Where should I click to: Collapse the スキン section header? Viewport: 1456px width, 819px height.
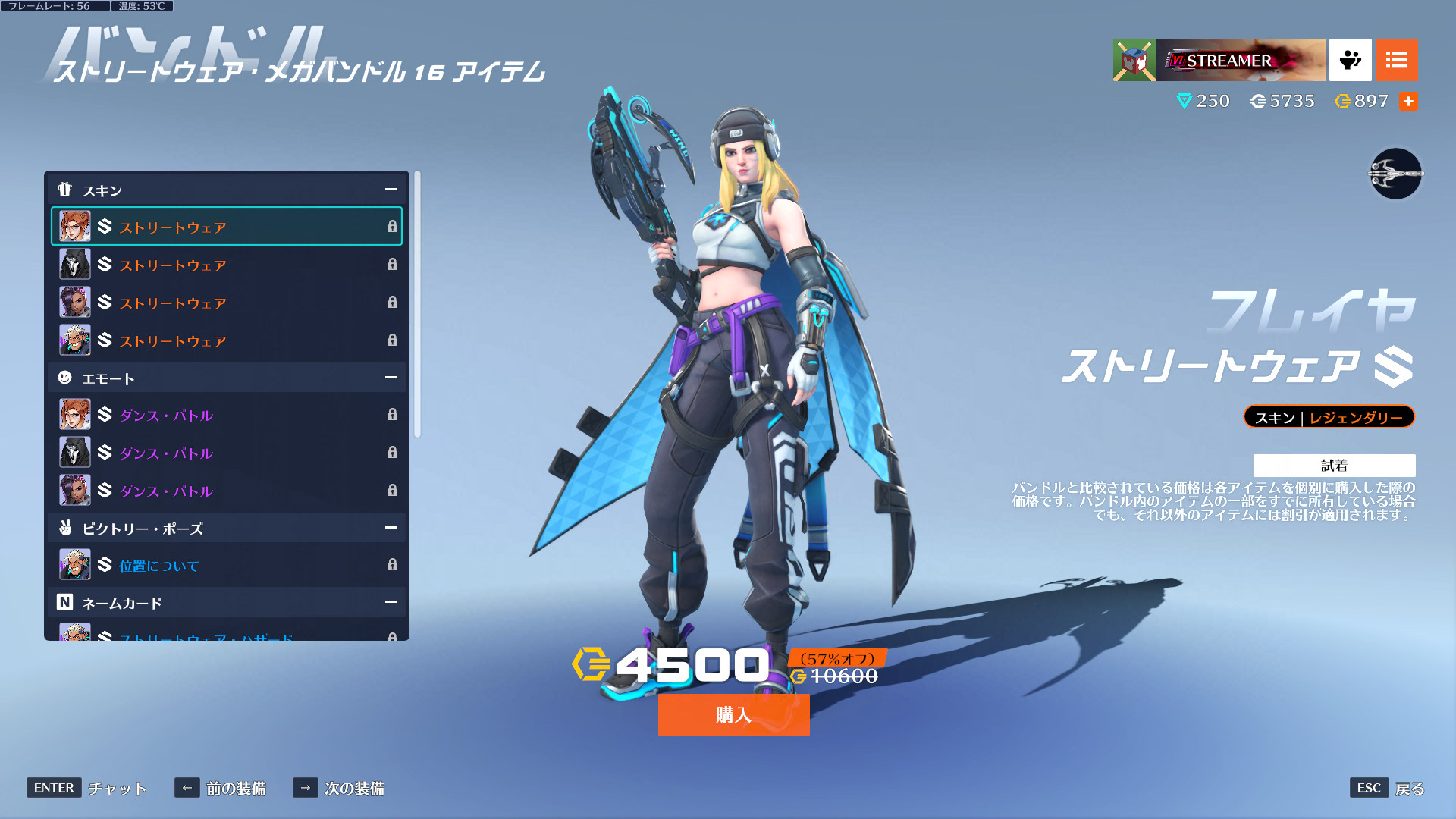(391, 190)
